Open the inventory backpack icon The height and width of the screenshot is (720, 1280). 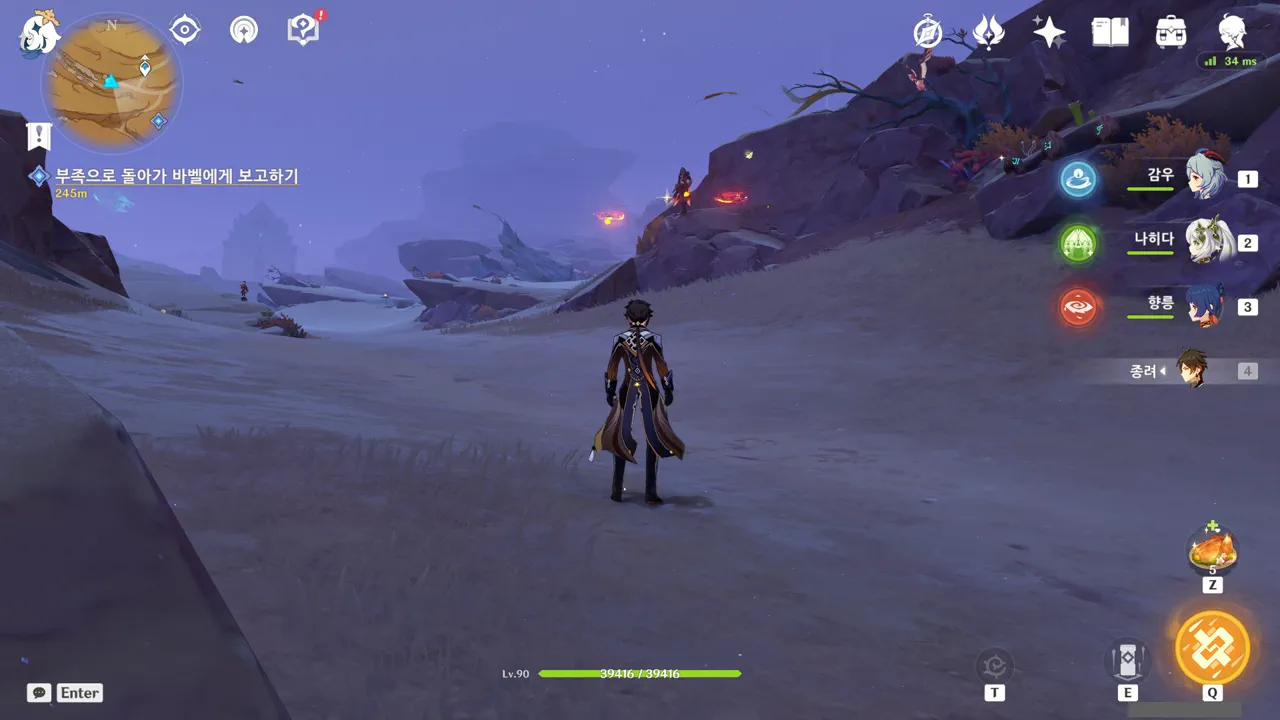1170,32
